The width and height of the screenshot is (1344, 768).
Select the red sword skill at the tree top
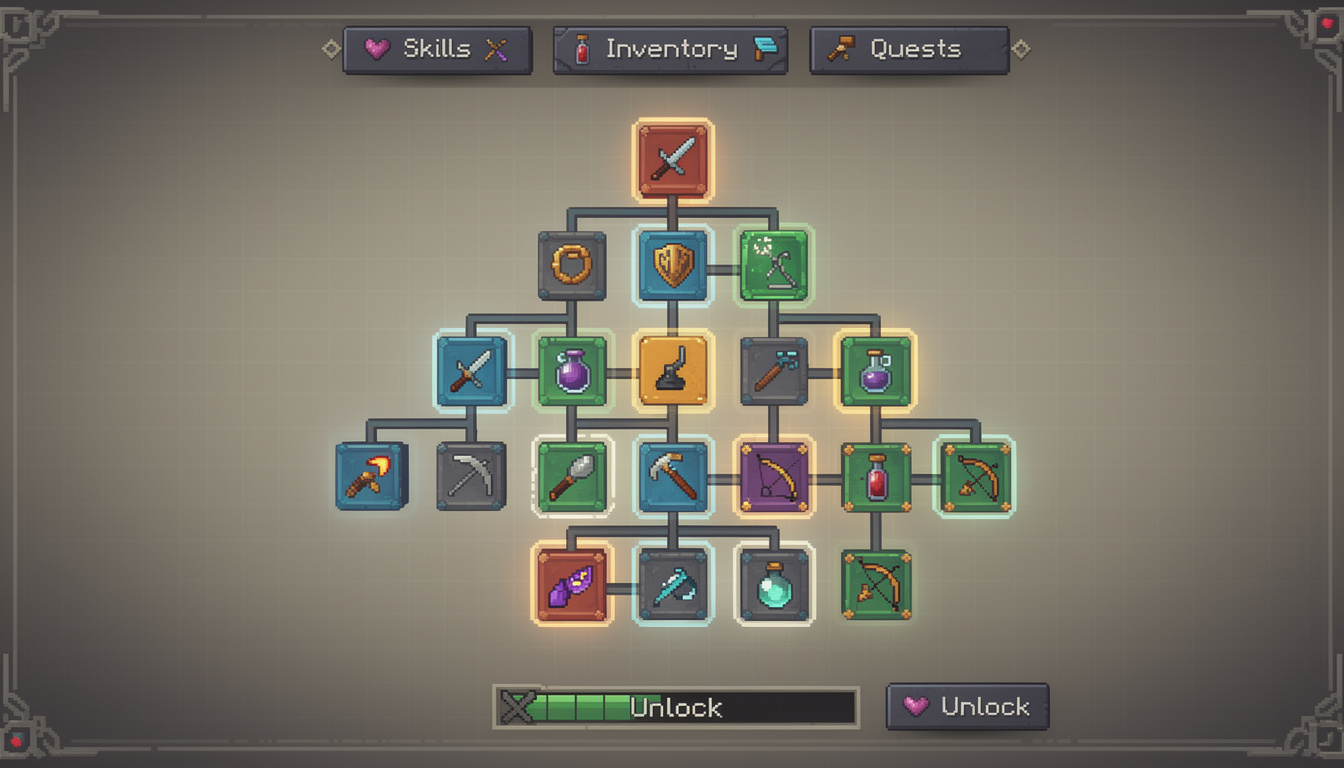[x=672, y=160]
